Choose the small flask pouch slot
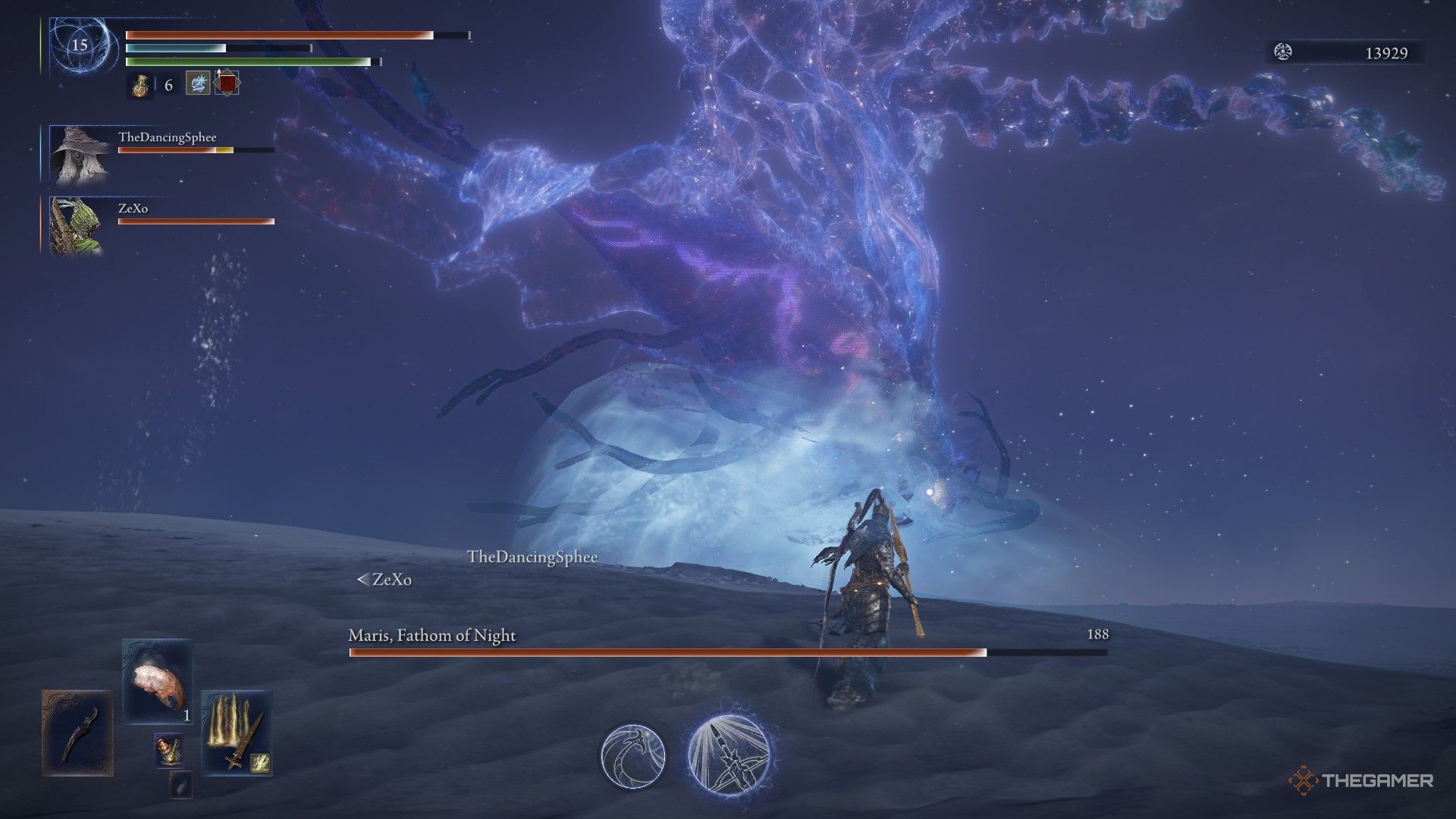This screenshot has width=1456, height=819. (168, 750)
